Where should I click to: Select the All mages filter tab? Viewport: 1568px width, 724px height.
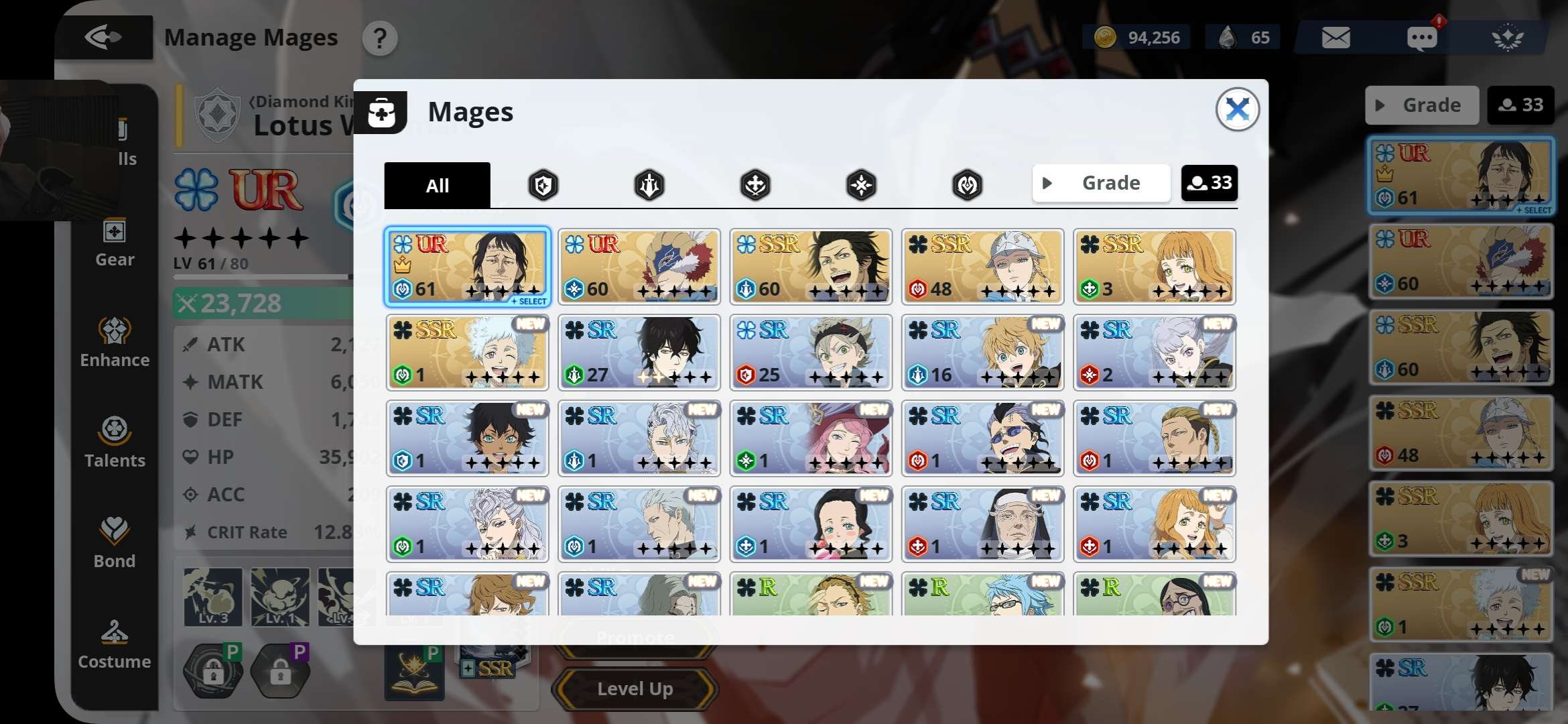(x=437, y=185)
